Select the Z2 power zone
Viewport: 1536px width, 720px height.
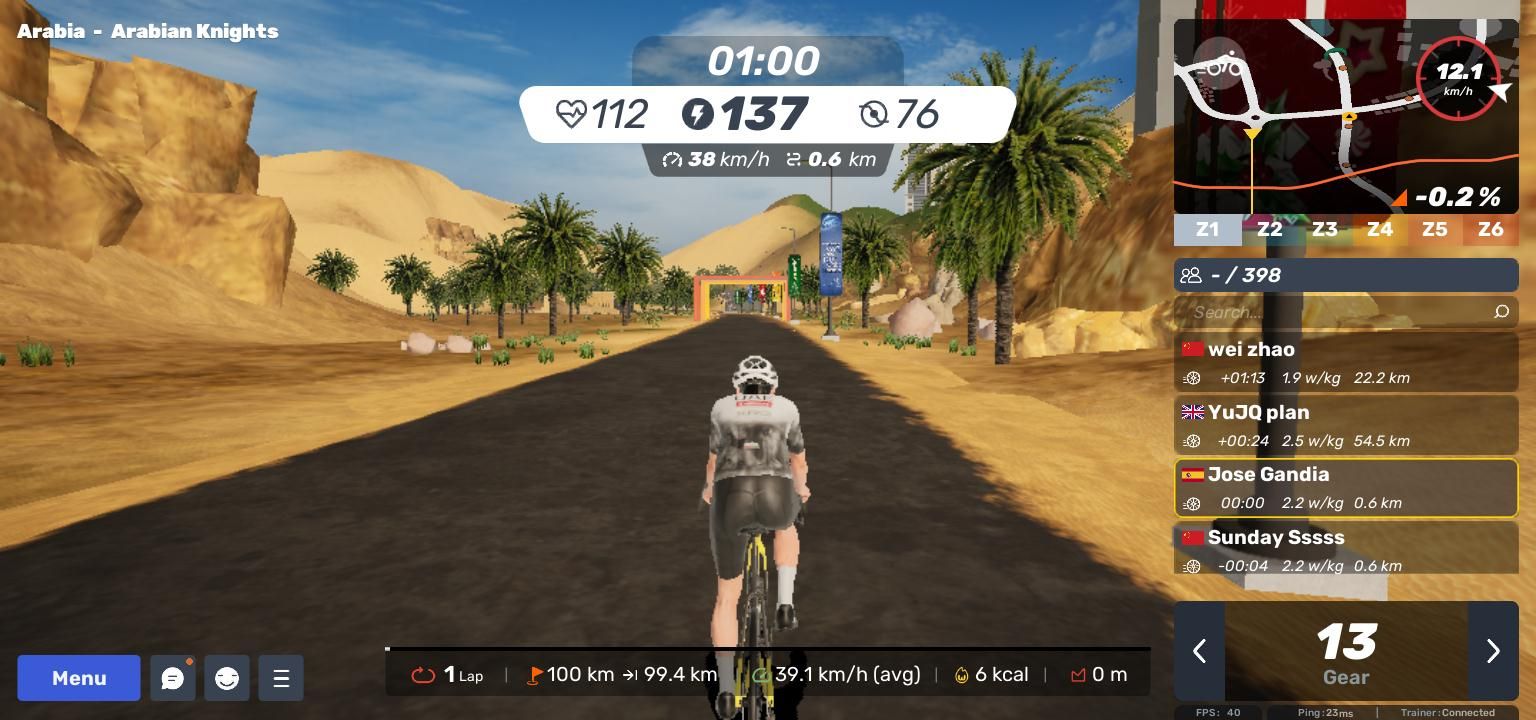click(1269, 230)
